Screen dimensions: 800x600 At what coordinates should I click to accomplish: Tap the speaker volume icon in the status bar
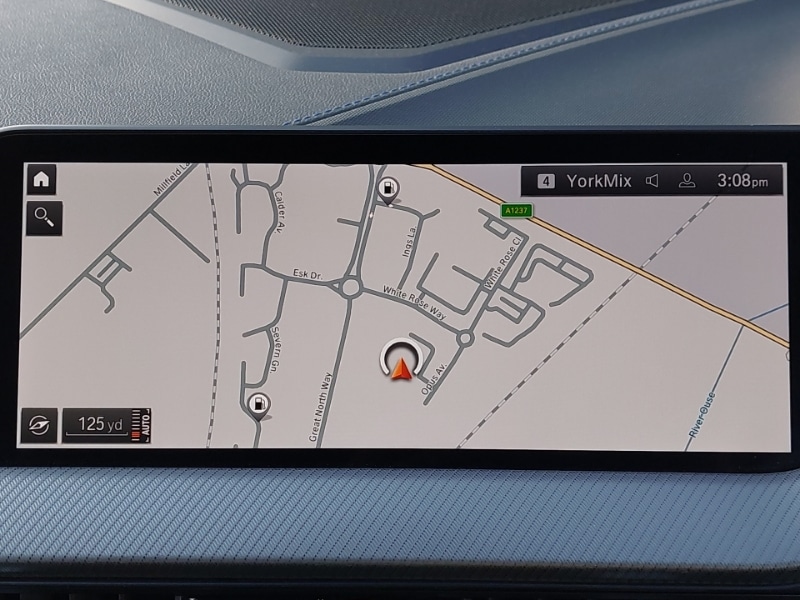[x=653, y=181]
